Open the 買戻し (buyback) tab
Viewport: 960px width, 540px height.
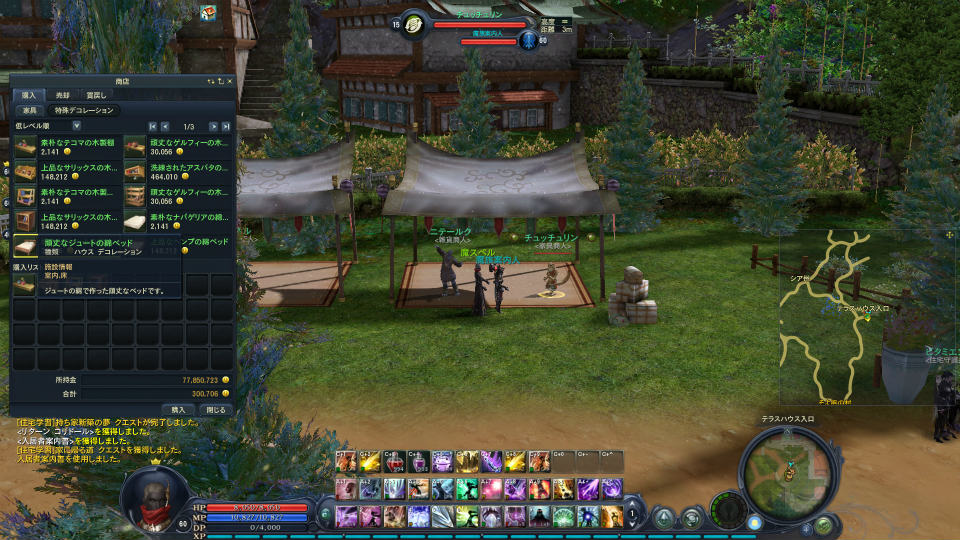(95, 95)
